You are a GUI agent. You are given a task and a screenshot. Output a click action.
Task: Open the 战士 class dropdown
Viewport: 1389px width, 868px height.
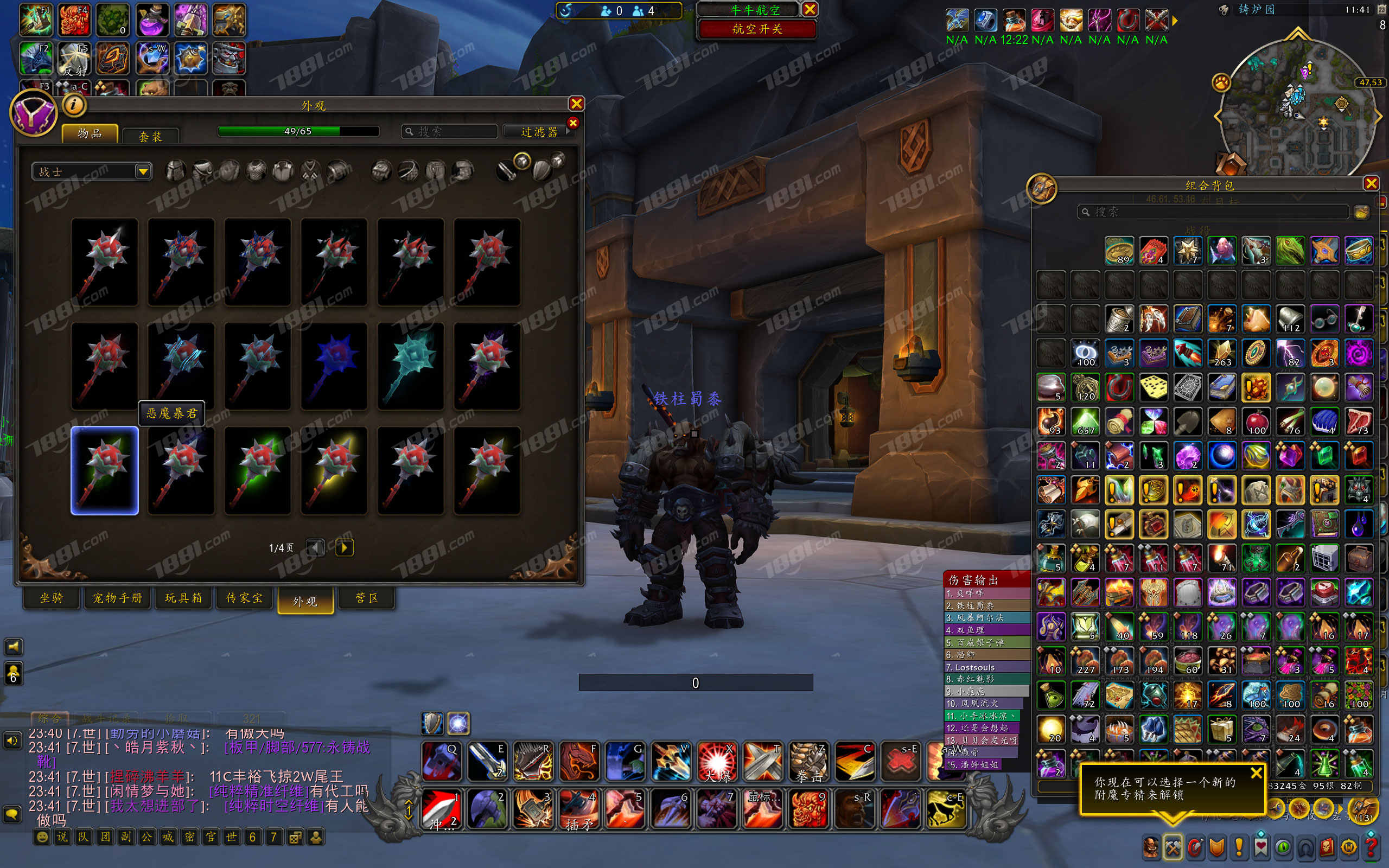tap(143, 171)
